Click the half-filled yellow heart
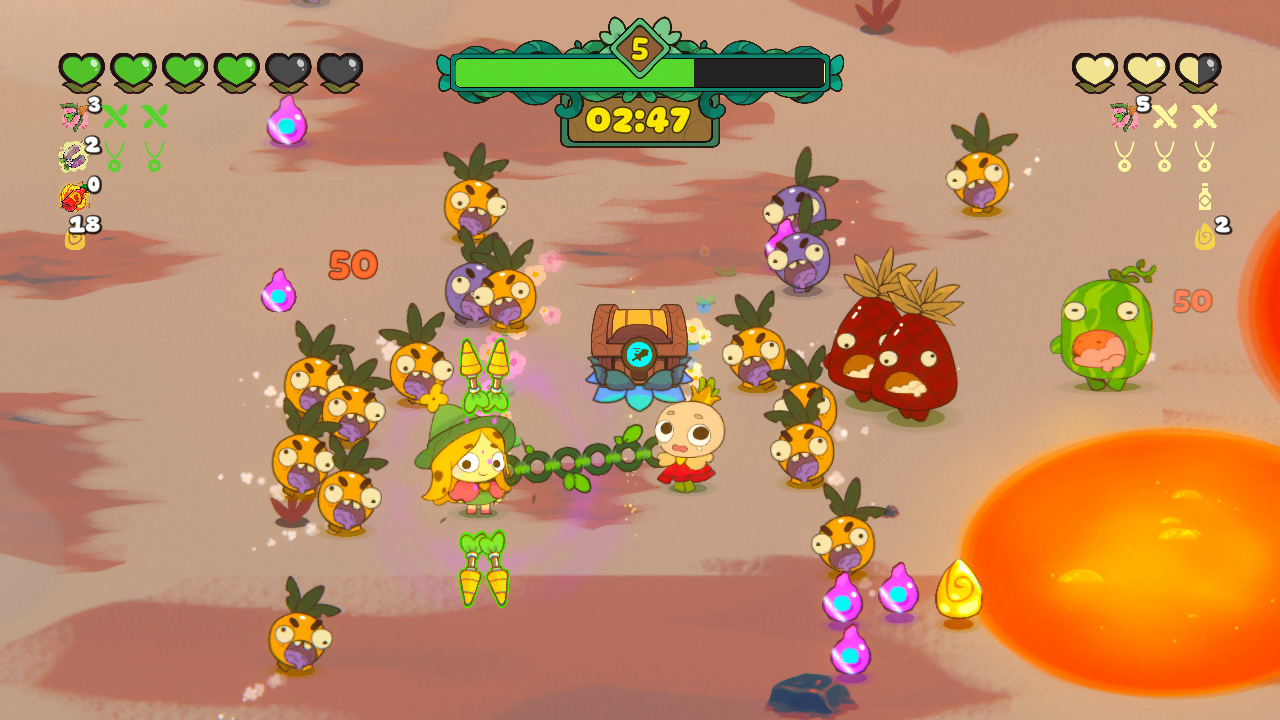The image size is (1280, 720). pyautogui.click(x=1199, y=70)
